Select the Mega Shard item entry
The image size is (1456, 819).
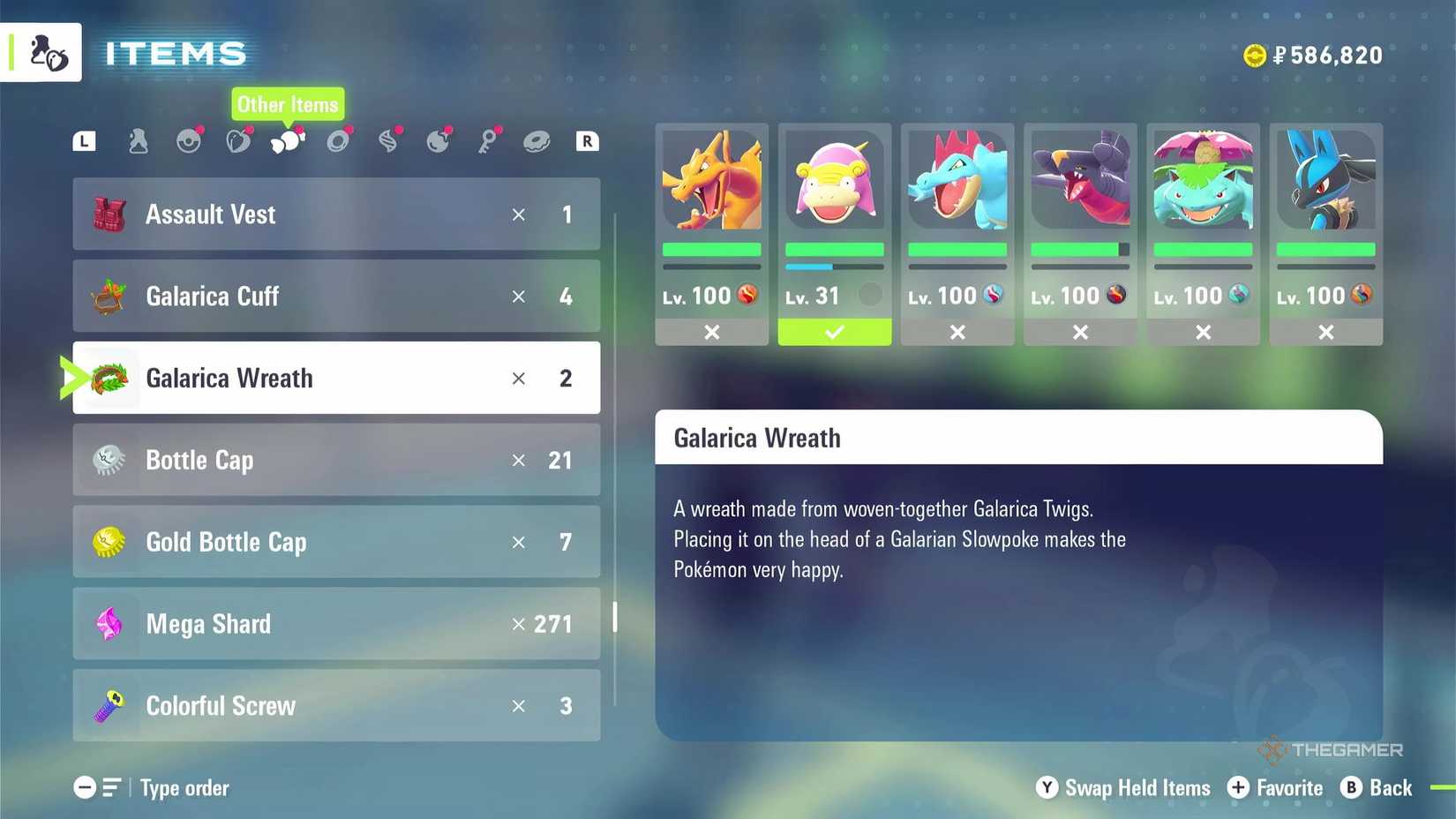point(335,624)
